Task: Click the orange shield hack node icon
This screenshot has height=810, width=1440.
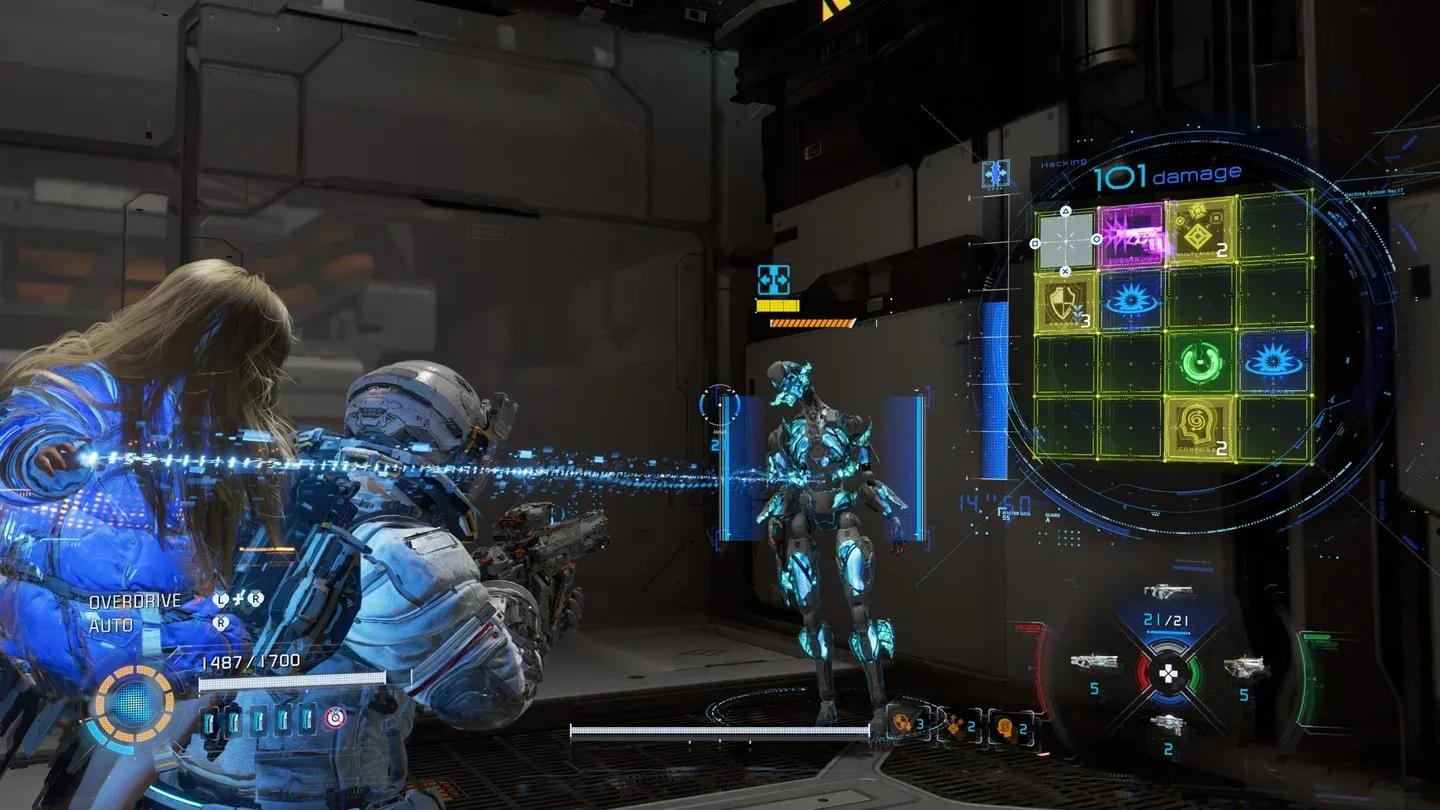Action: click(902, 723)
